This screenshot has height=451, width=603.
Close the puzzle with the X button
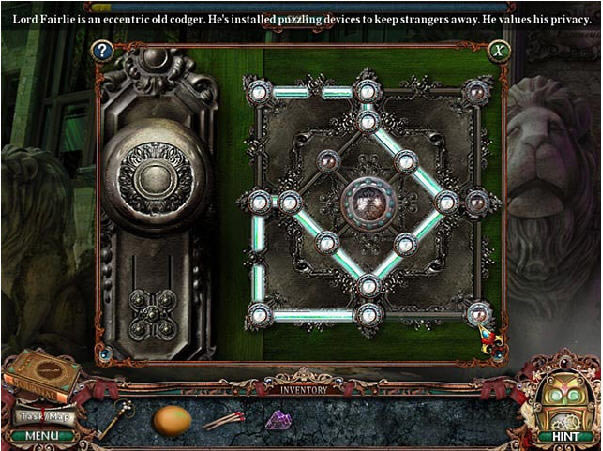[x=498, y=50]
